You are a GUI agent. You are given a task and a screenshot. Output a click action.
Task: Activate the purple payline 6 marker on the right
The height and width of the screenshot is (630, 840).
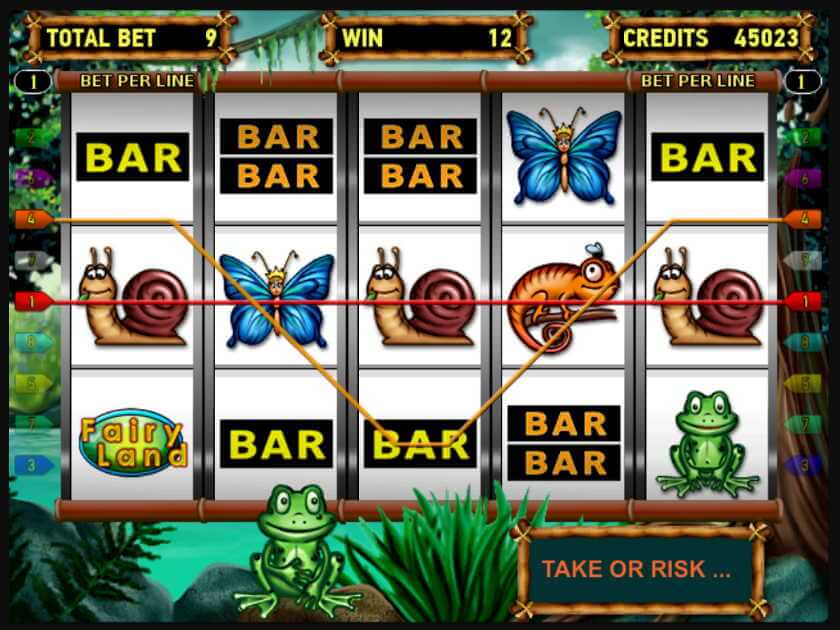point(804,178)
